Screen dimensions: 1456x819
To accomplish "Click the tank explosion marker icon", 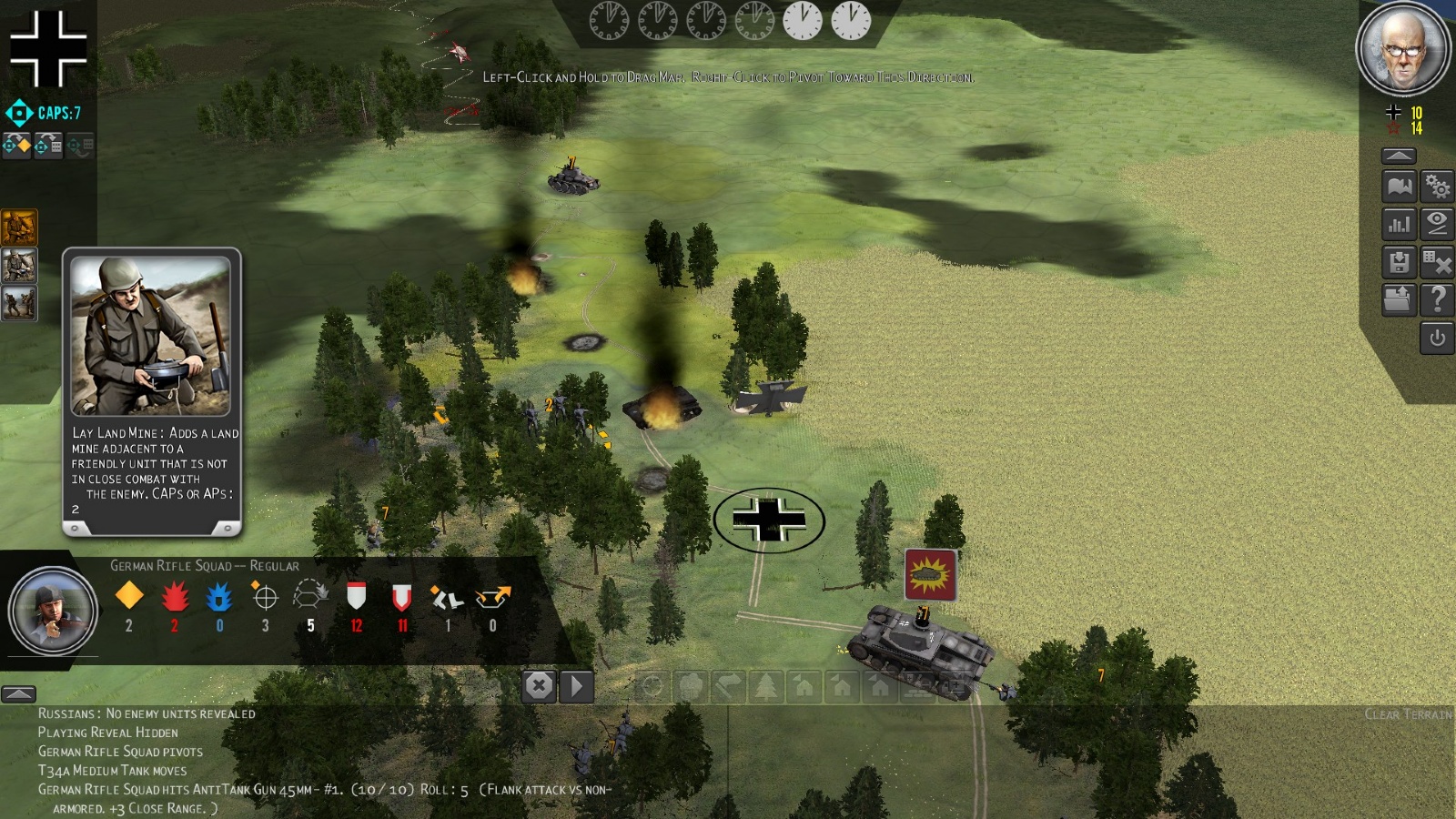I will (930, 575).
